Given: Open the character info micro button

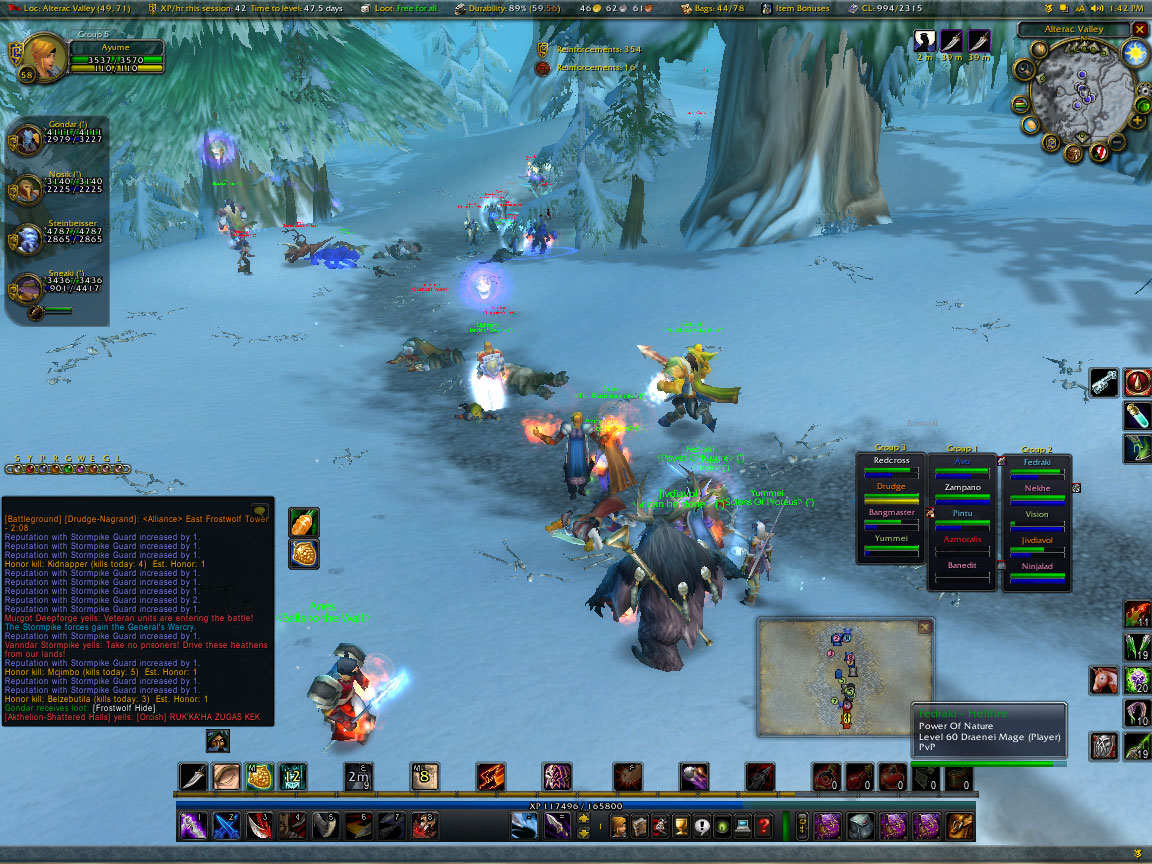Looking at the screenshot, I should [619, 826].
